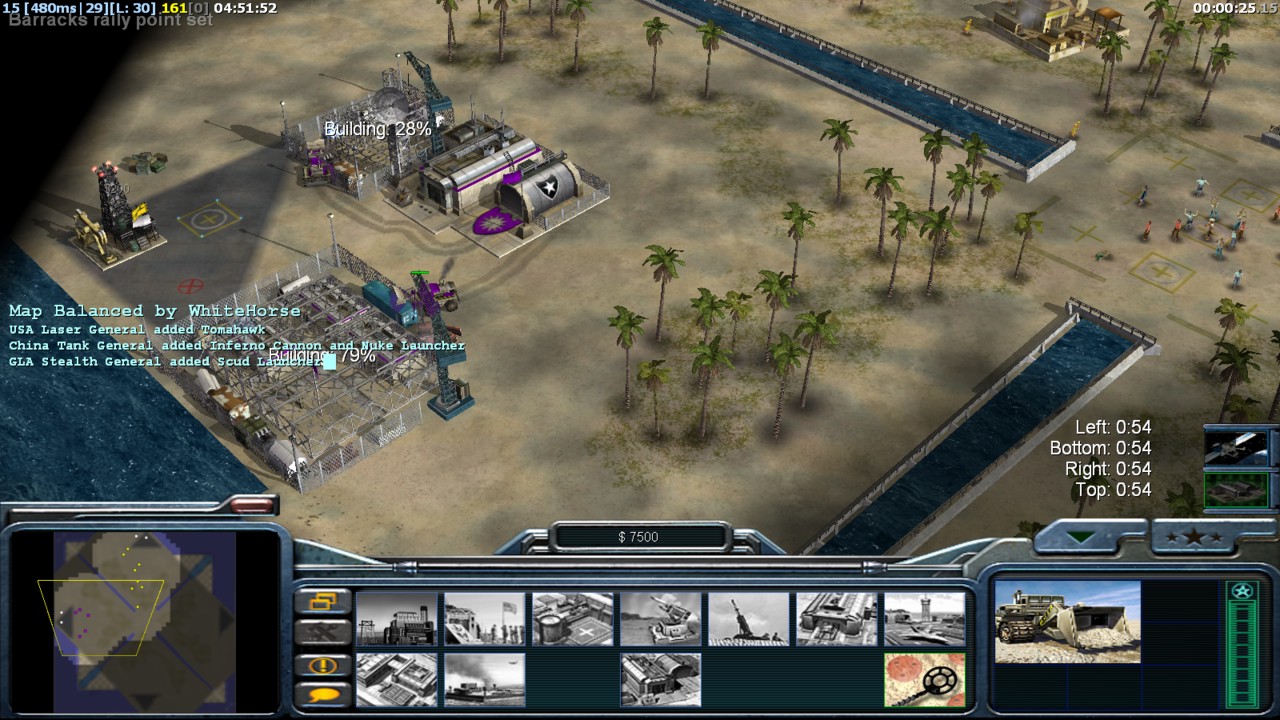1280x720 pixels.
Task: Select the Supply Center construction icon
Action: [573, 619]
